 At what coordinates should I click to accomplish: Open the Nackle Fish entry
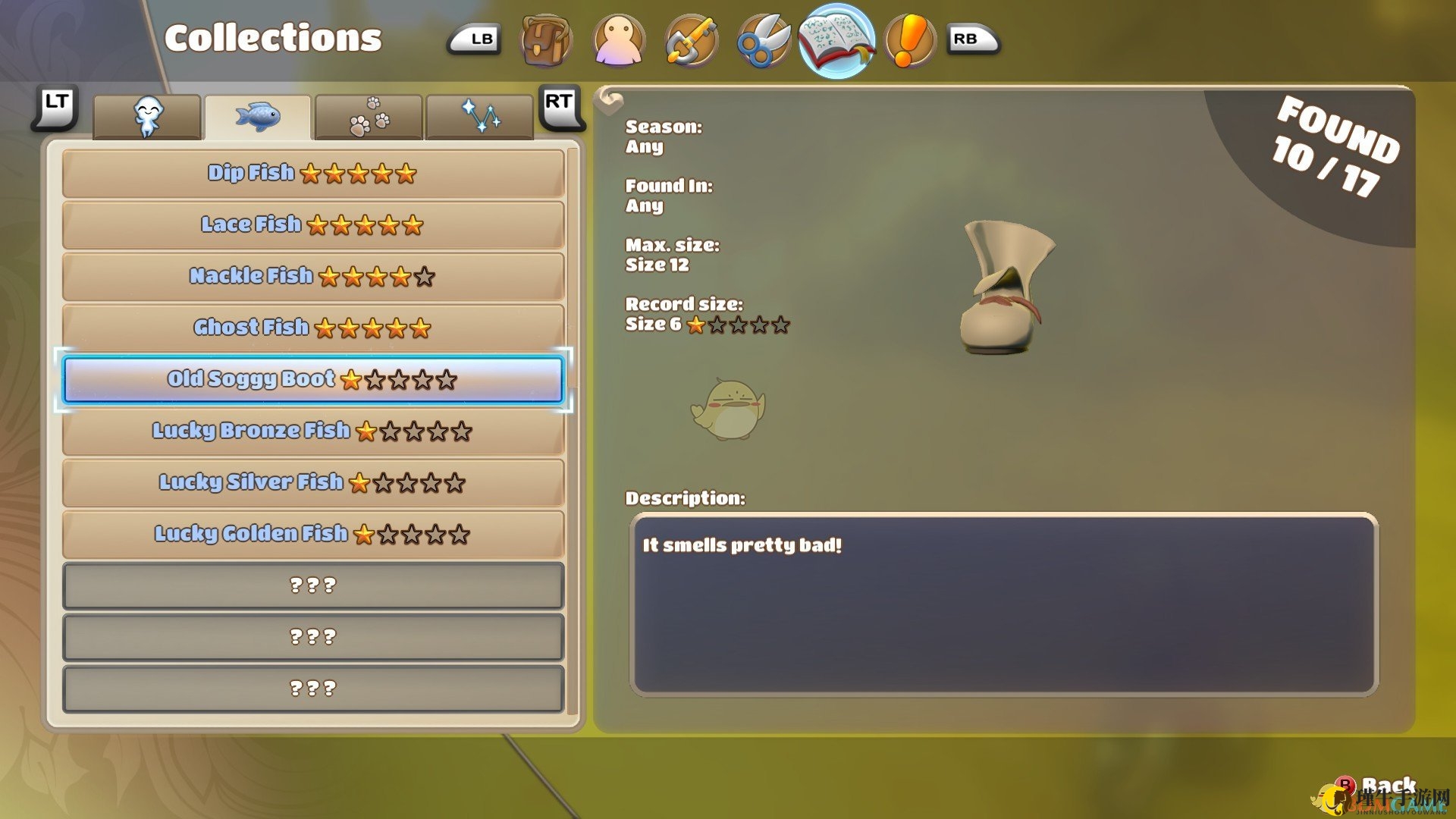pos(312,277)
